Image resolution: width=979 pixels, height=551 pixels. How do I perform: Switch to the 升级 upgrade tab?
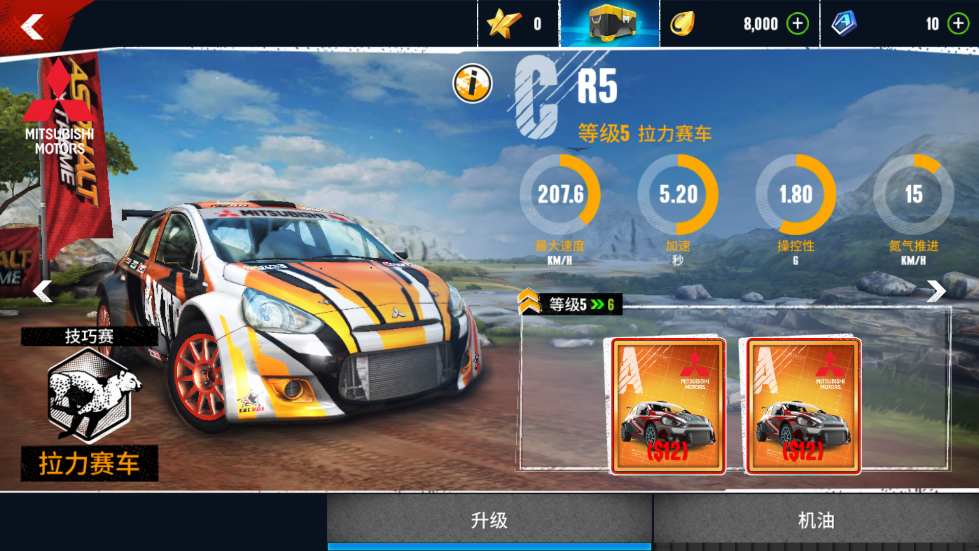[x=490, y=521]
